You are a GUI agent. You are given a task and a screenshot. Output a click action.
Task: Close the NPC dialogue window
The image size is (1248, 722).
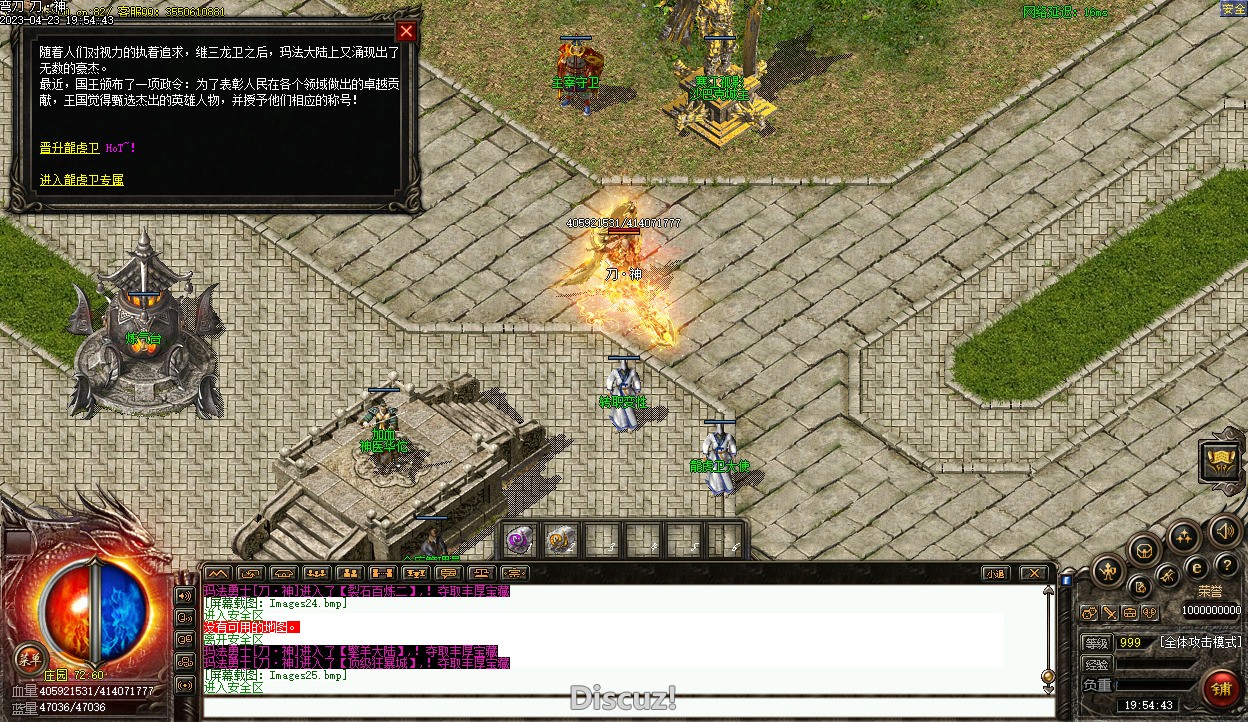tap(405, 31)
